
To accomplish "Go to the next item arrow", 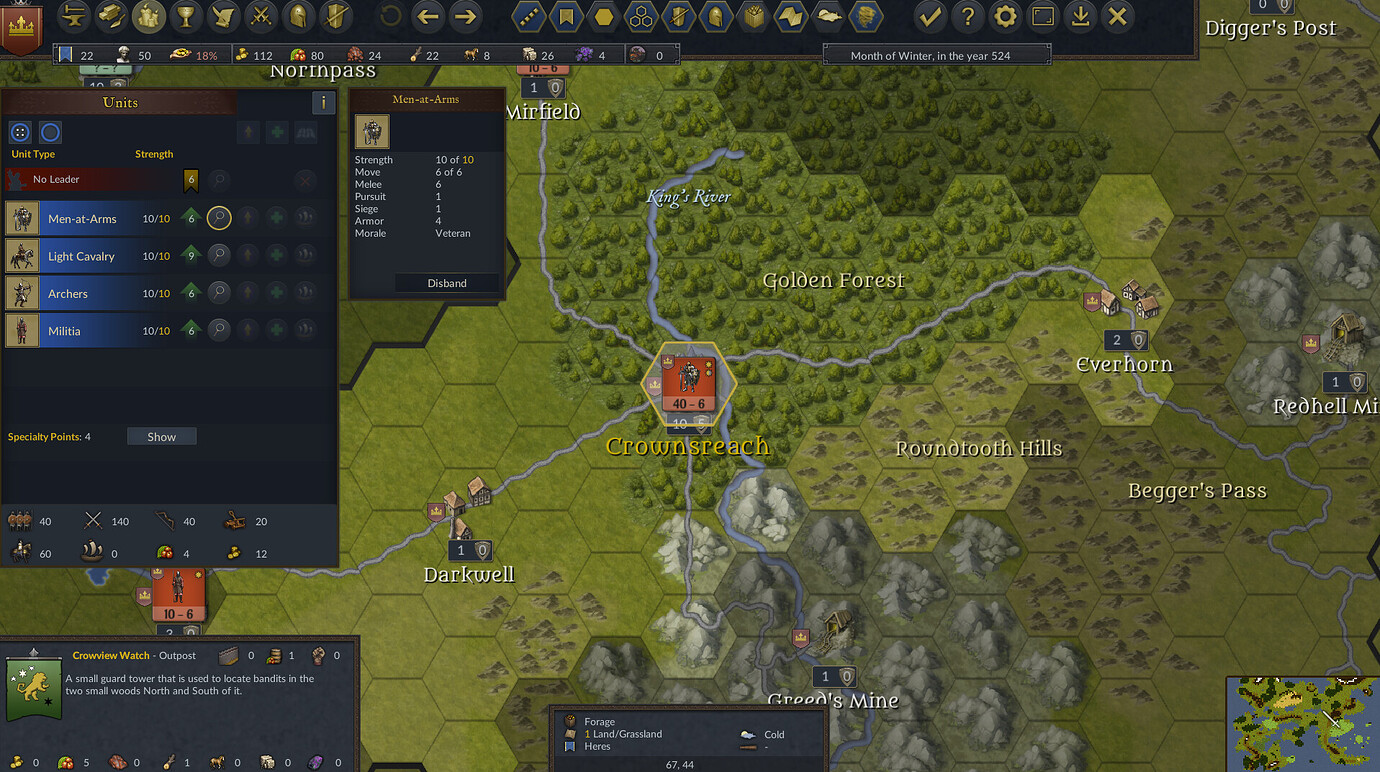I will (464, 16).
